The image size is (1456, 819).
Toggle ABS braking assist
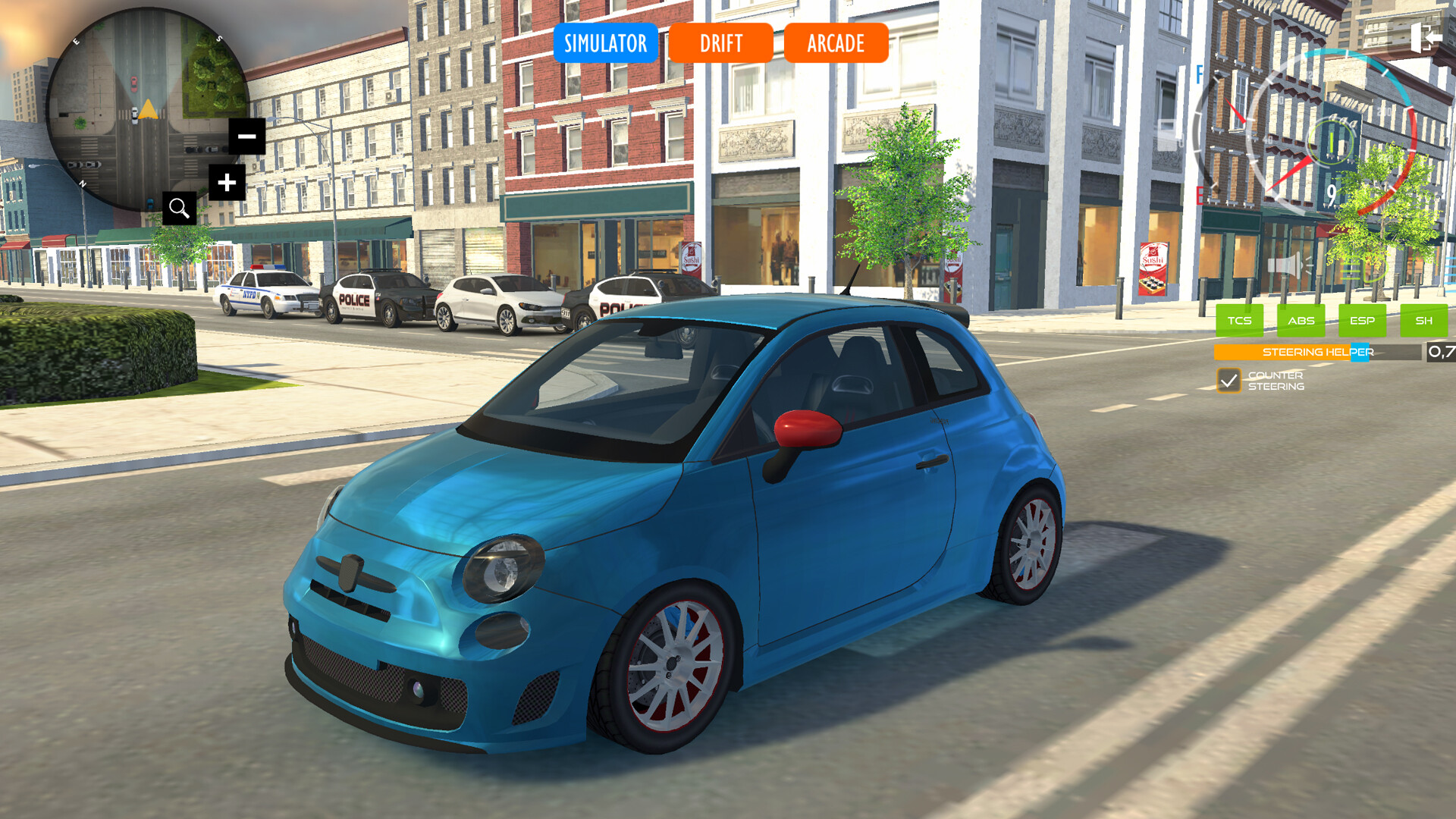[x=1301, y=321]
